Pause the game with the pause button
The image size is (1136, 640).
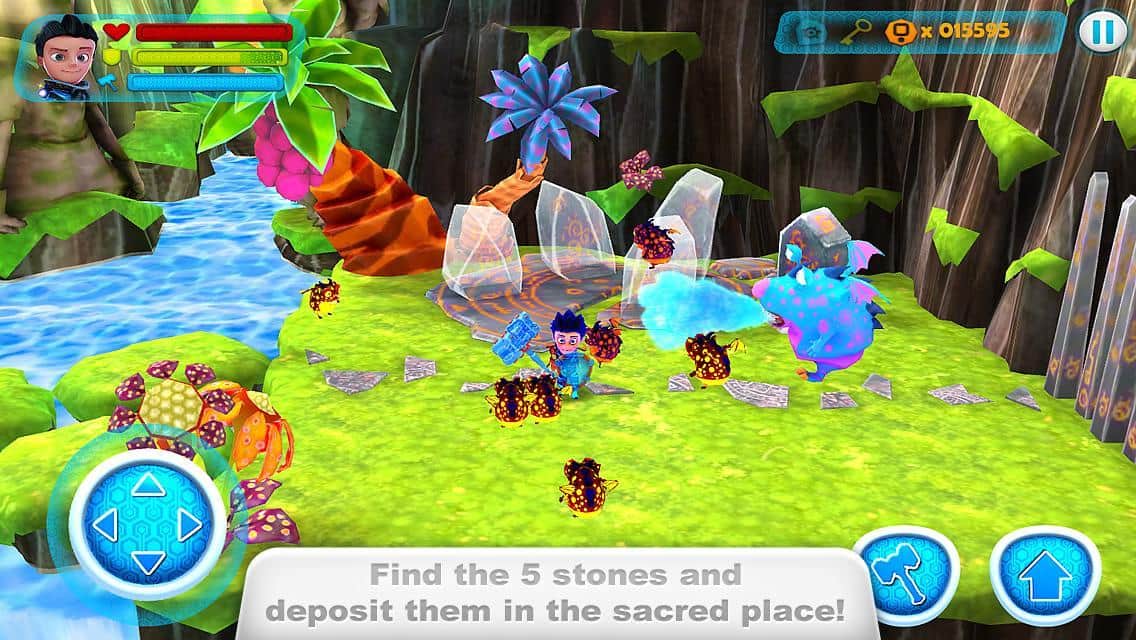coord(1101,33)
